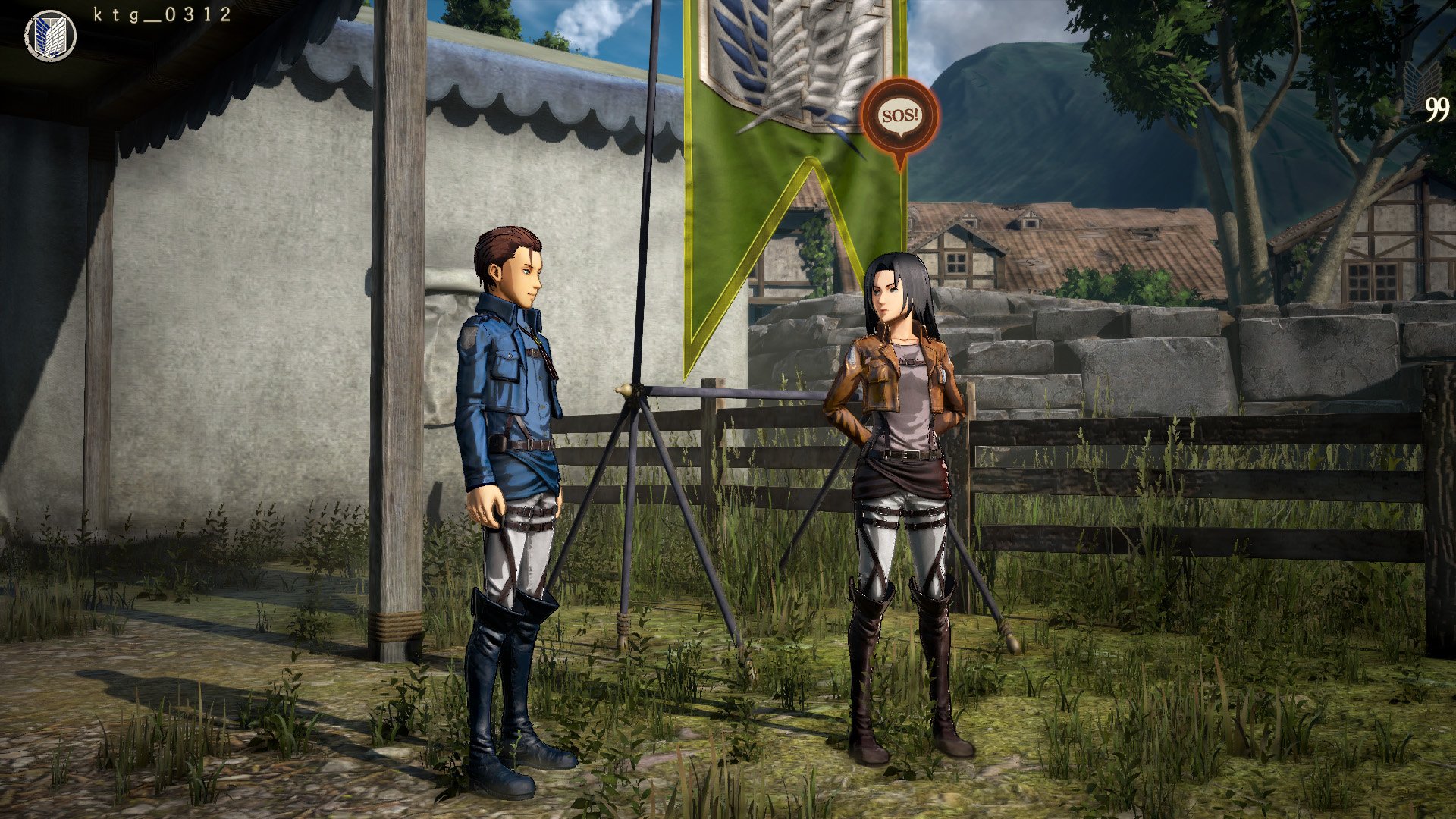
Task: Expand the SOS notification marker
Action: (x=899, y=114)
